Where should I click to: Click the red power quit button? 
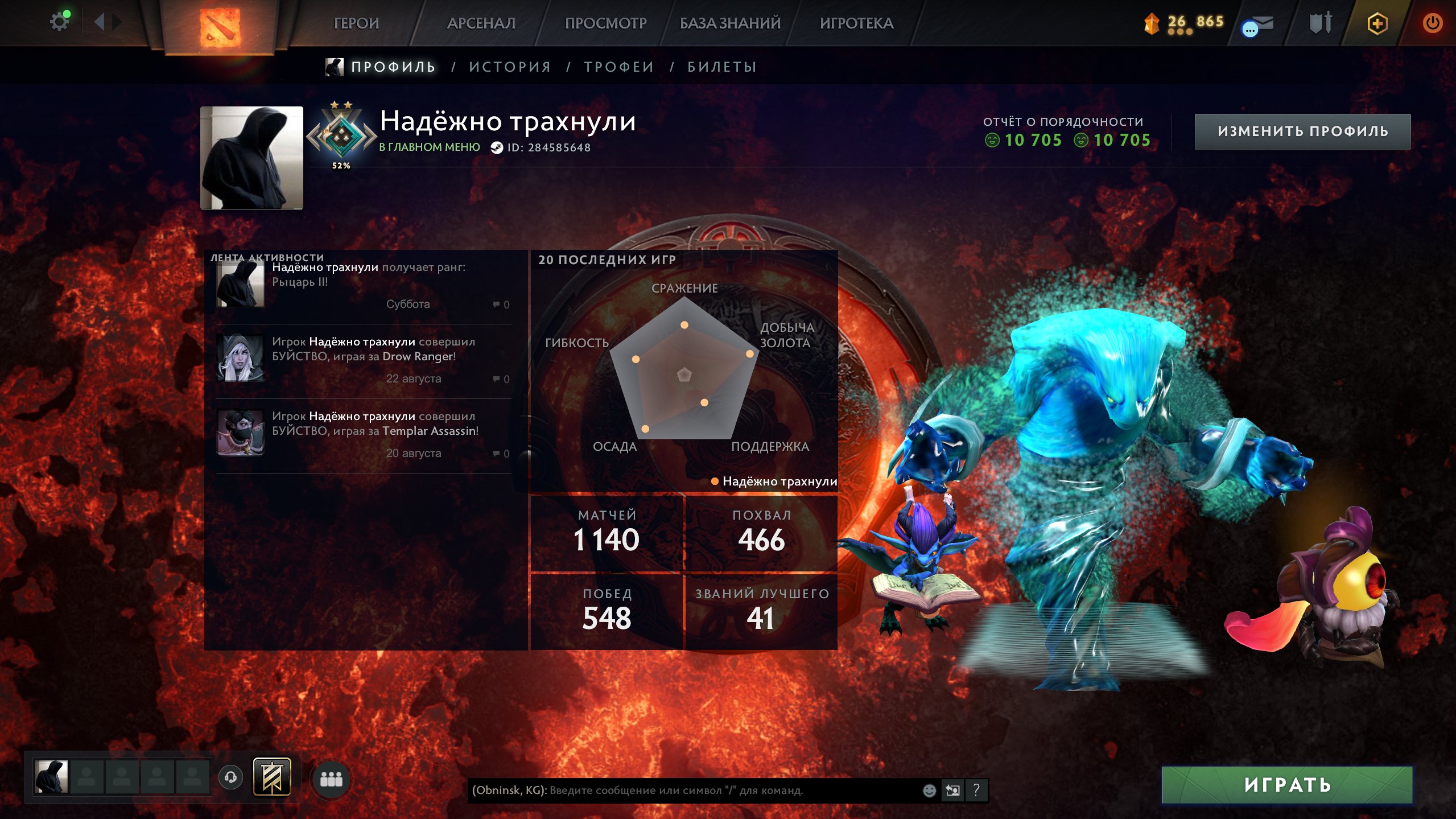pos(1432,23)
